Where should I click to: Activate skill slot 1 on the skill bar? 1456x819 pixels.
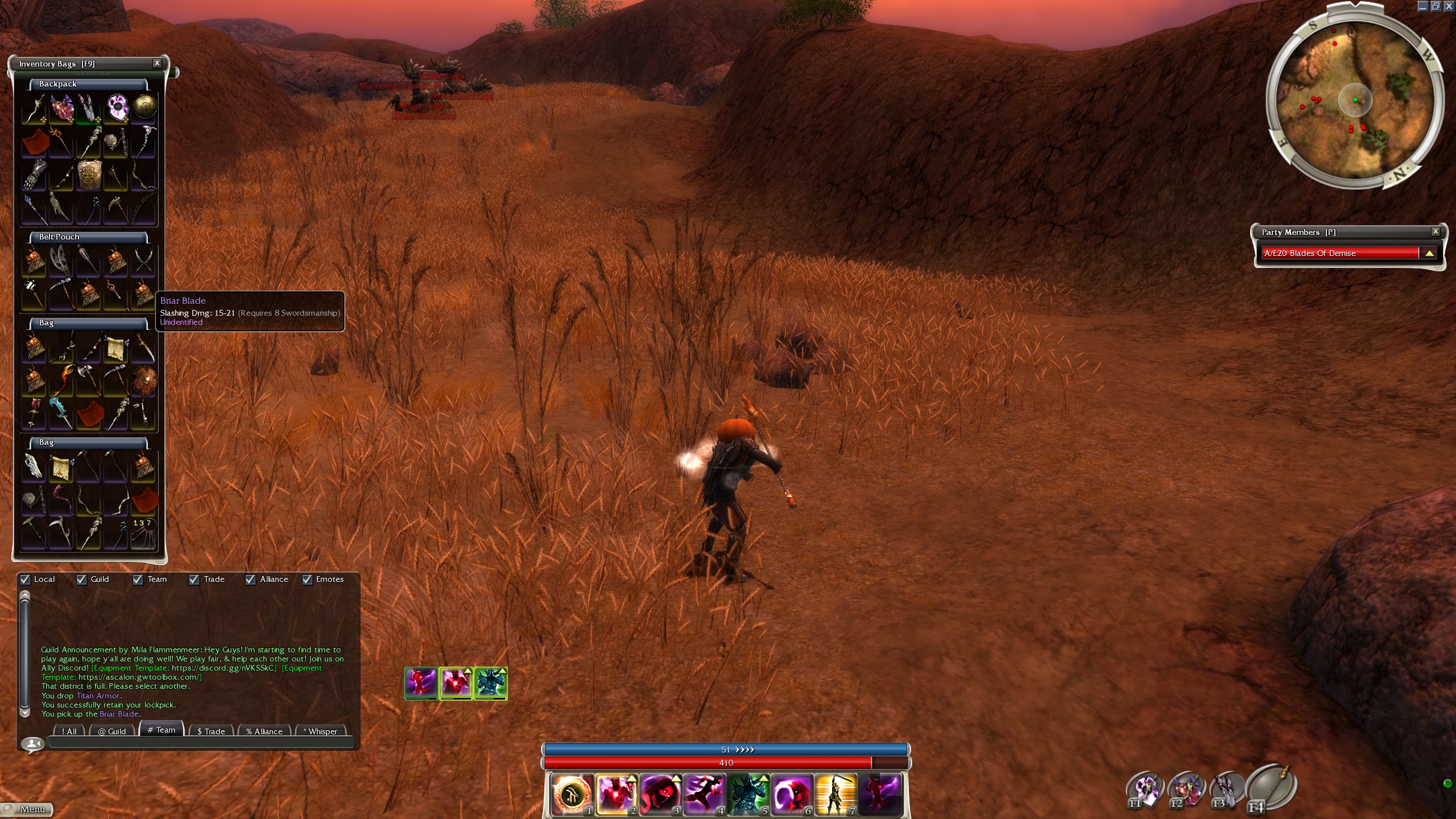(x=572, y=794)
